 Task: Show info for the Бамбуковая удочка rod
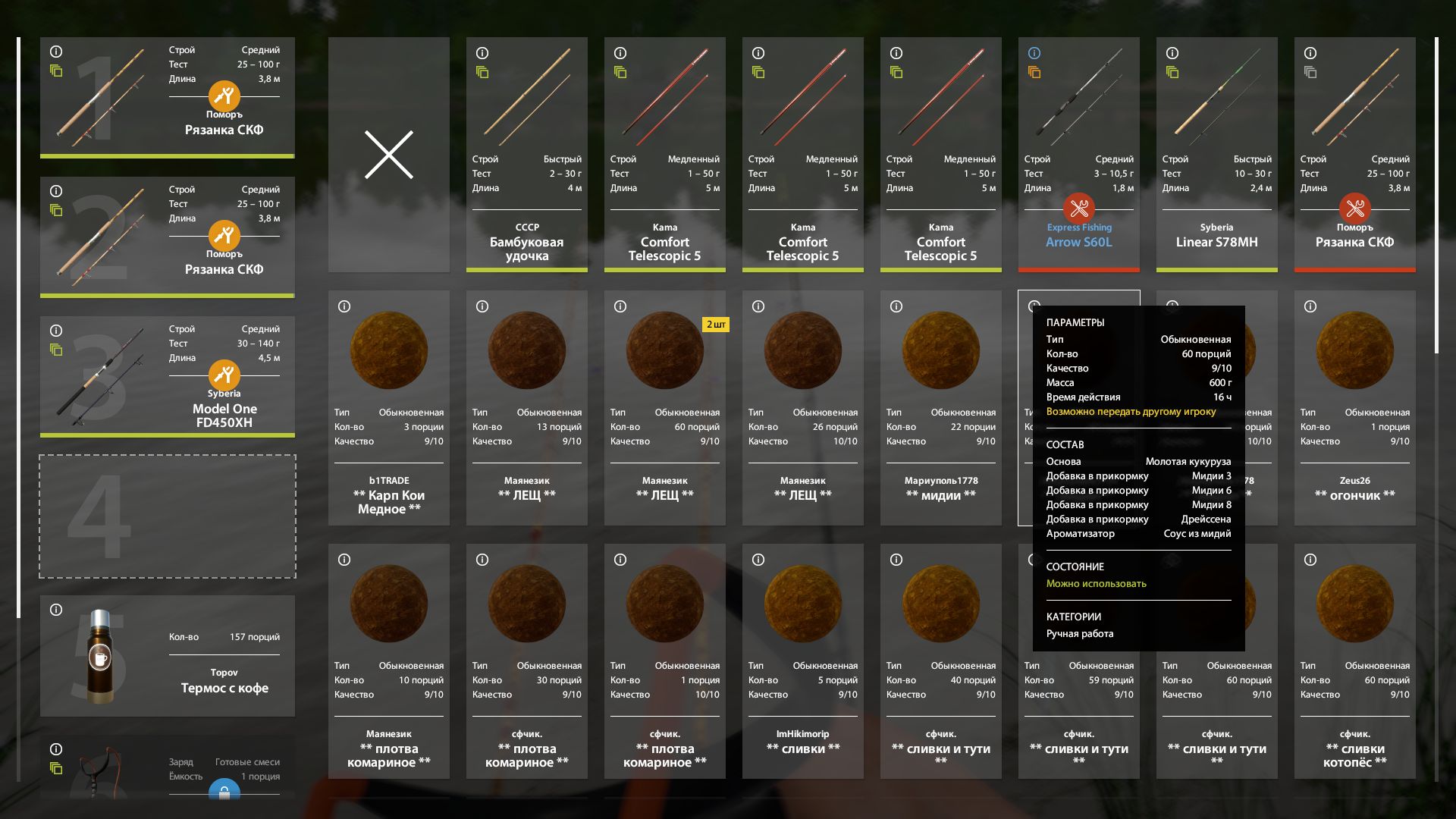482,53
